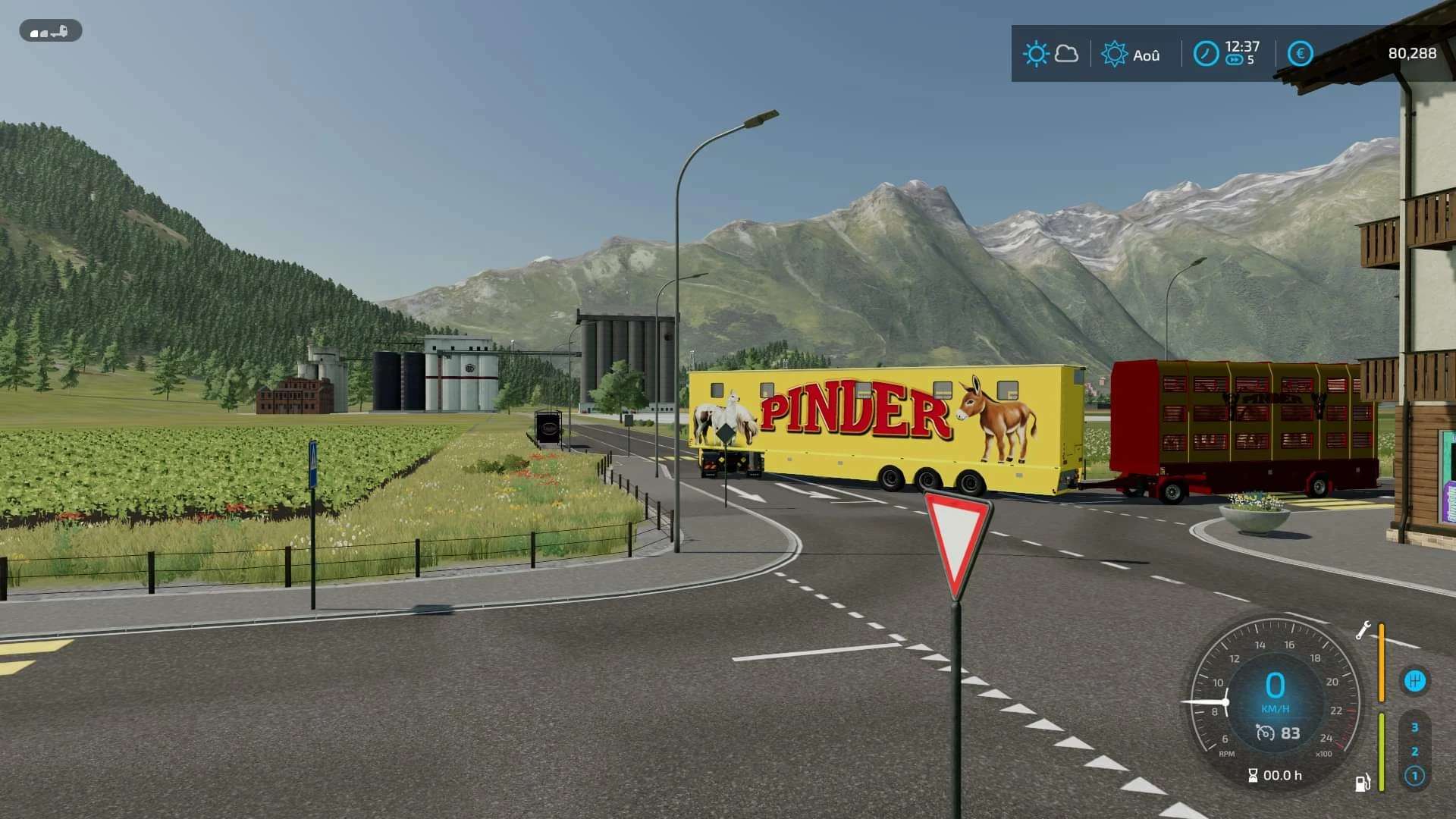Click the truck-and-trailers vehicle indicator
Viewport: 1456px width, 819px height.
(50, 31)
